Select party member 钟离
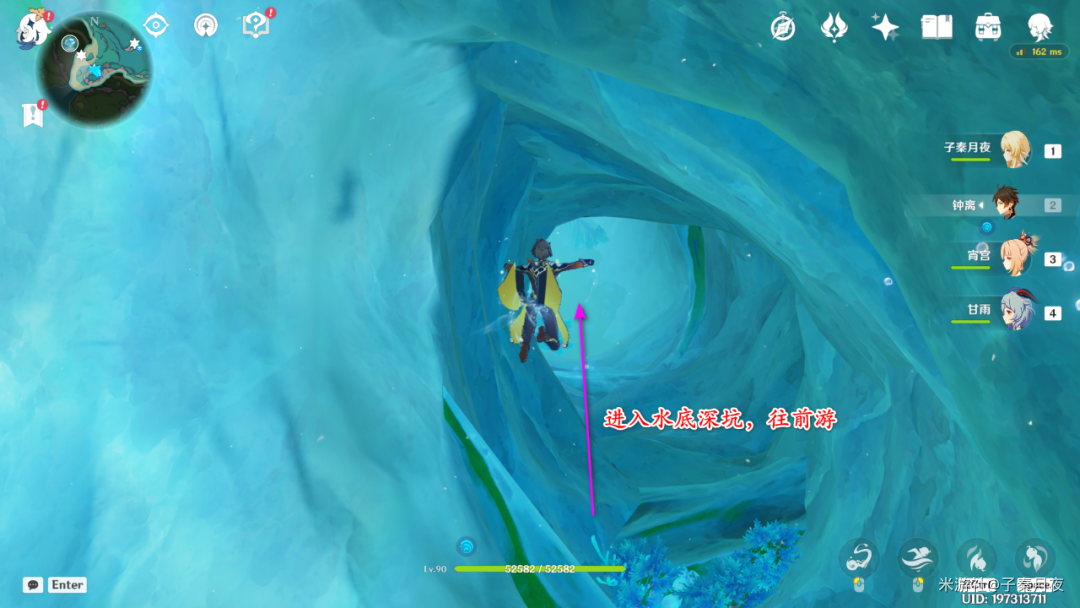The height and width of the screenshot is (608, 1080). [1006, 205]
